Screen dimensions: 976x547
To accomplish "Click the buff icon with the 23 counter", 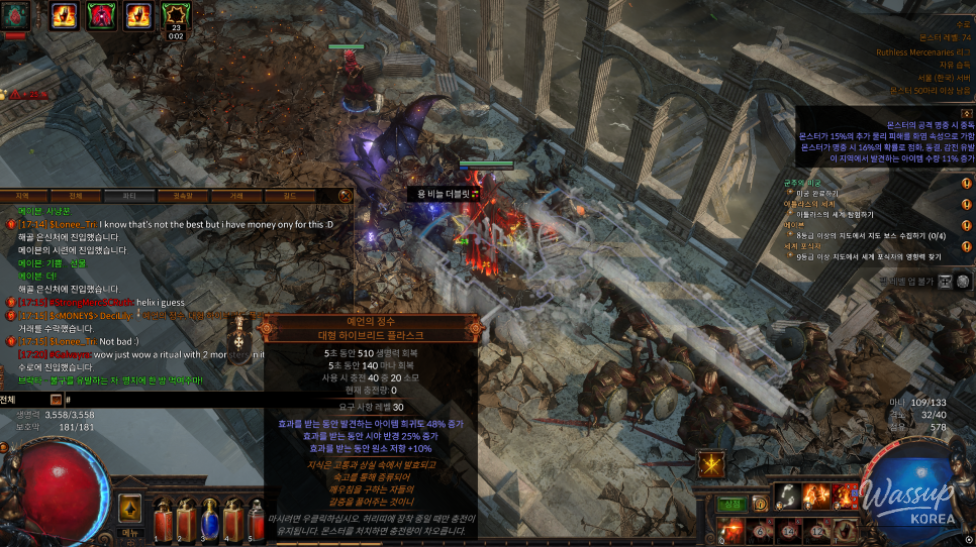I will [x=176, y=16].
